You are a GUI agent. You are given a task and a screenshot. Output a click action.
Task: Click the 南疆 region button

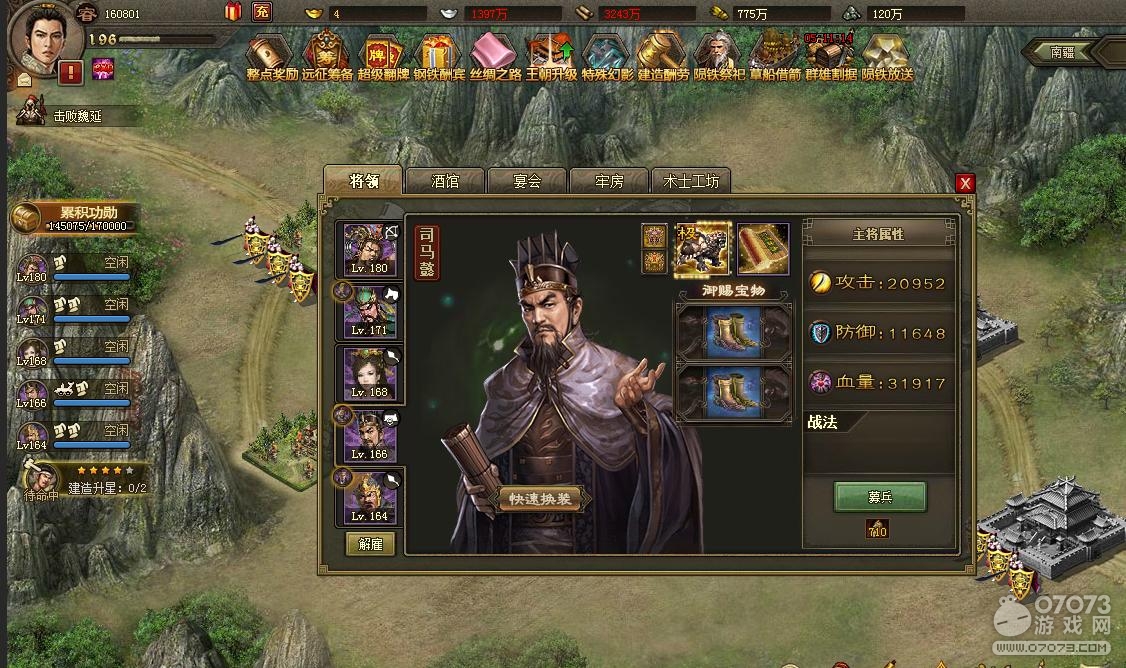point(1063,52)
